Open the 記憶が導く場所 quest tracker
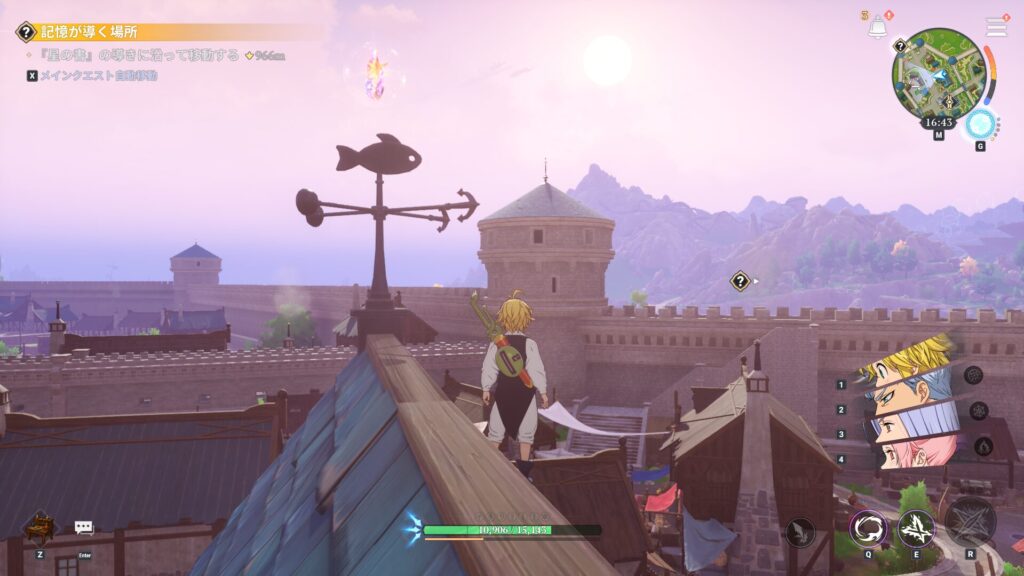This screenshot has width=1024, height=576. pyautogui.click(x=90, y=32)
